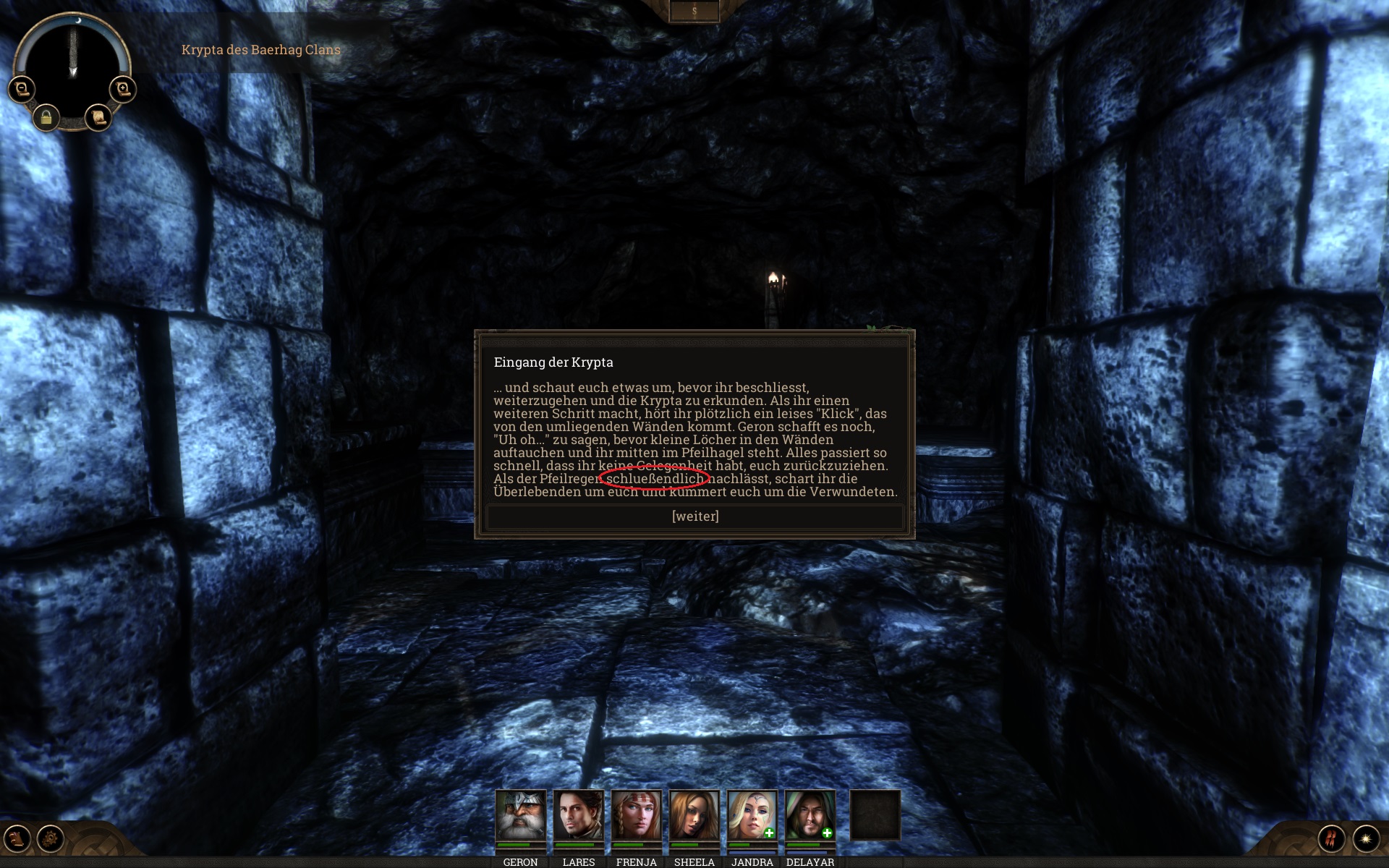Click the red torn banner icon
The image size is (1389, 868).
click(1331, 839)
